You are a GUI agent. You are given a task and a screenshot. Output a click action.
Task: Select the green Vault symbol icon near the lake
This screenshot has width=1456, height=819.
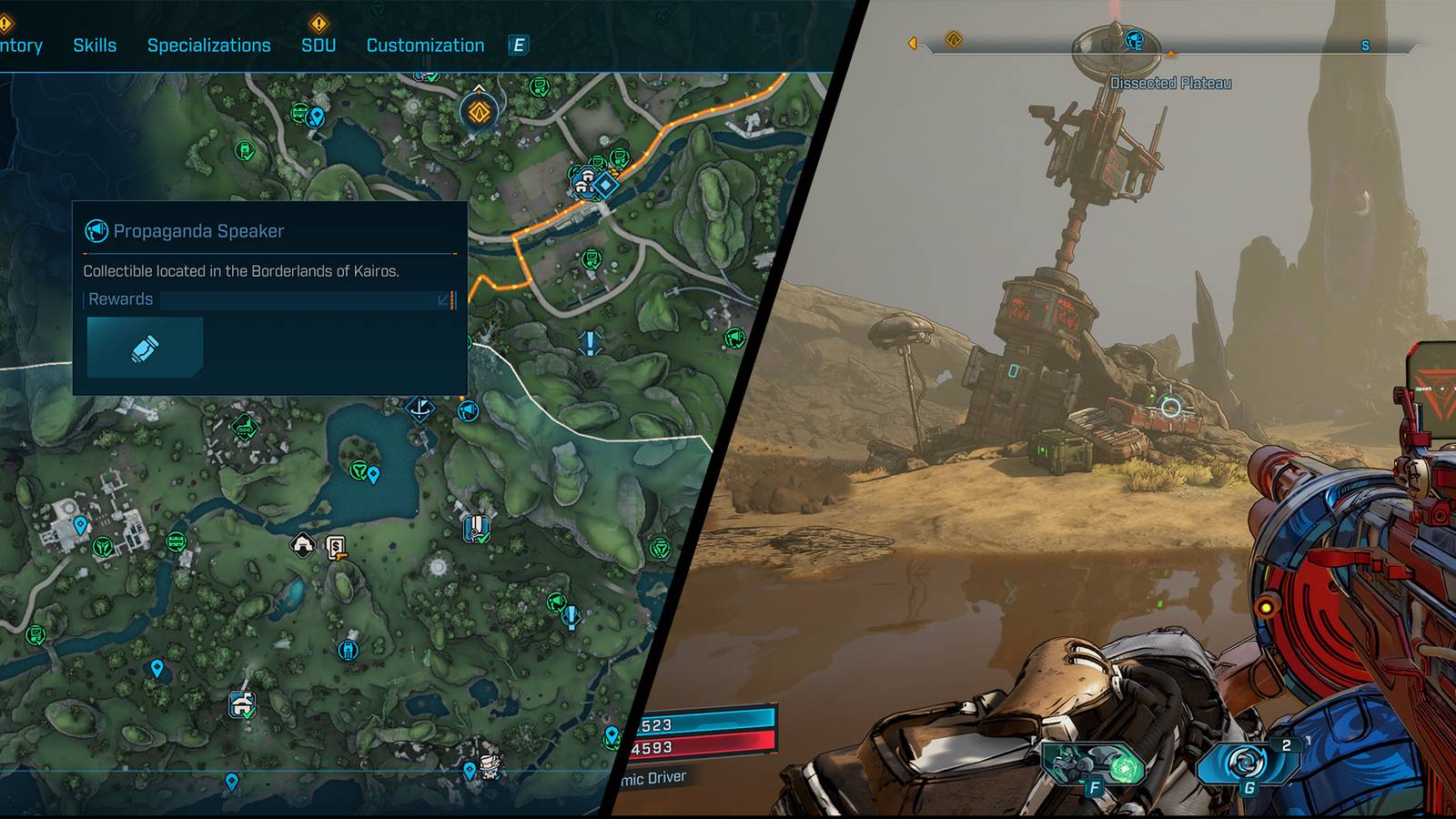(359, 471)
